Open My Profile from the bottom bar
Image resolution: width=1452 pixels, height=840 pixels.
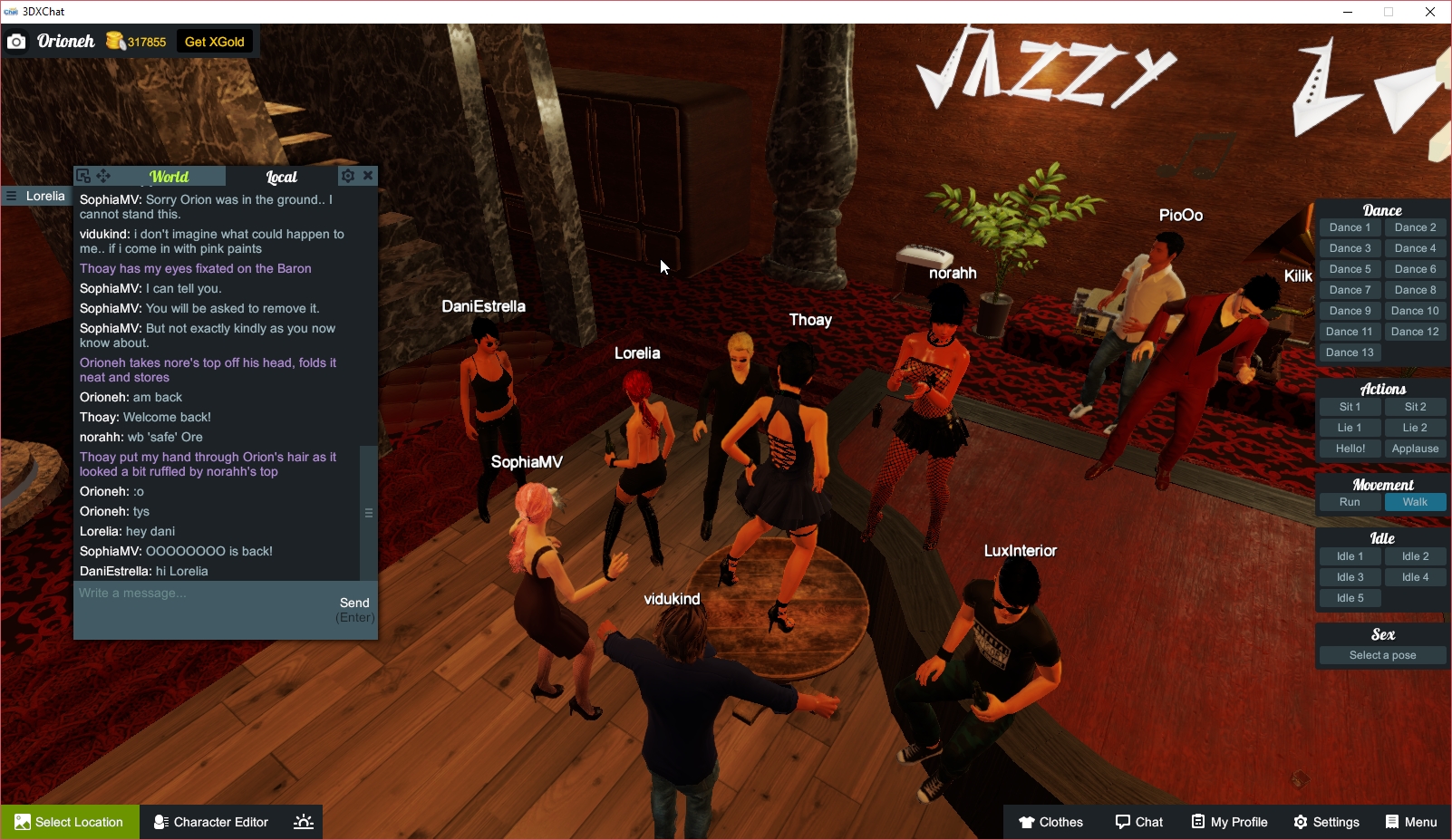pyautogui.click(x=1229, y=822)
